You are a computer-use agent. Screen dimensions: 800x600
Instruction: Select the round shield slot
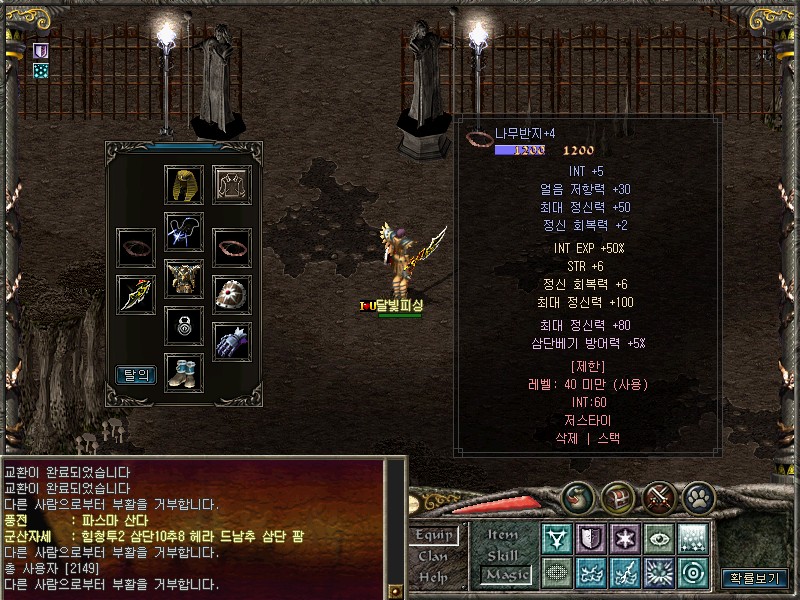click(231, 294)
